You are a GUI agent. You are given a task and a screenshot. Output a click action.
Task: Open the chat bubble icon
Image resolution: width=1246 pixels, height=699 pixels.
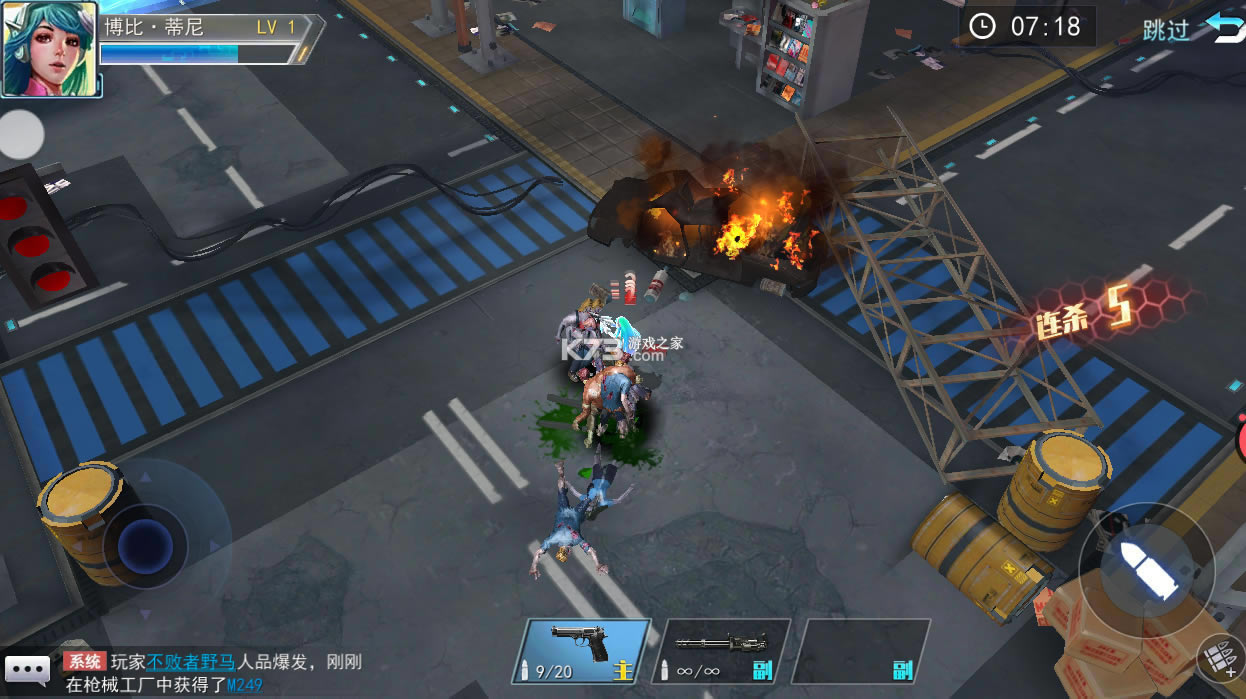tap(27, 669)
